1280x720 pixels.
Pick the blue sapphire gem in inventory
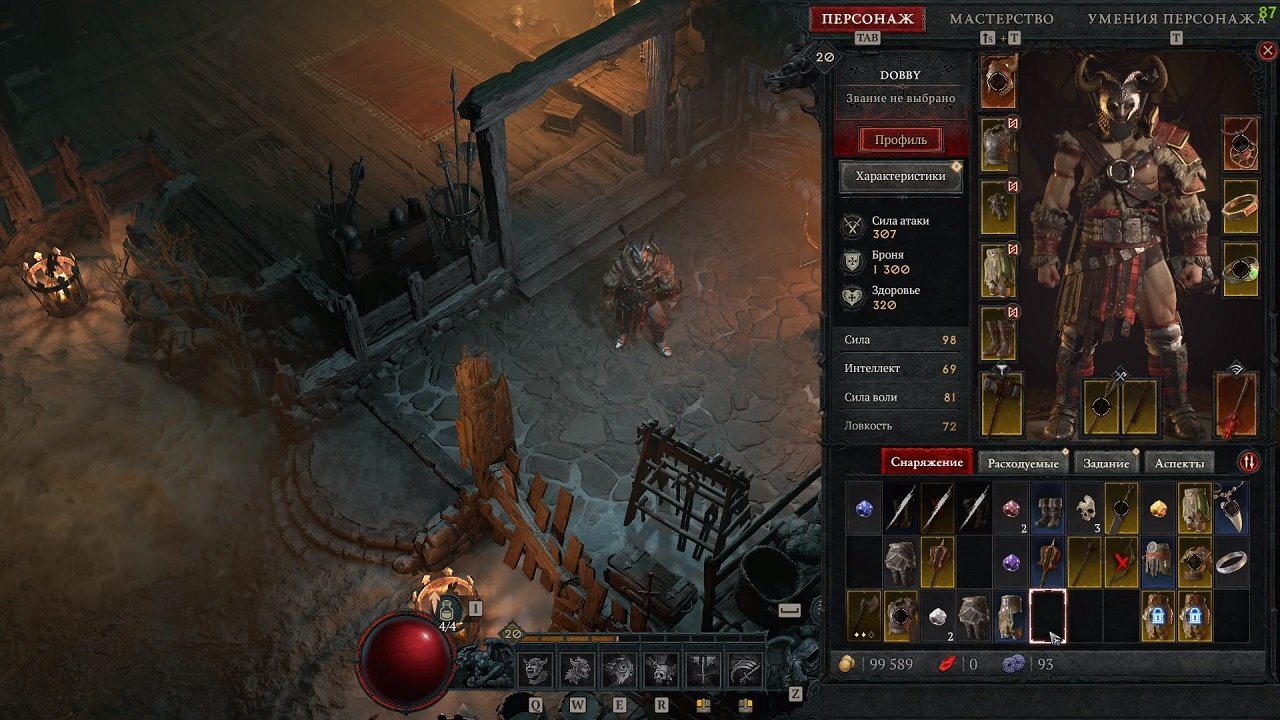click(x=864, y=509)
